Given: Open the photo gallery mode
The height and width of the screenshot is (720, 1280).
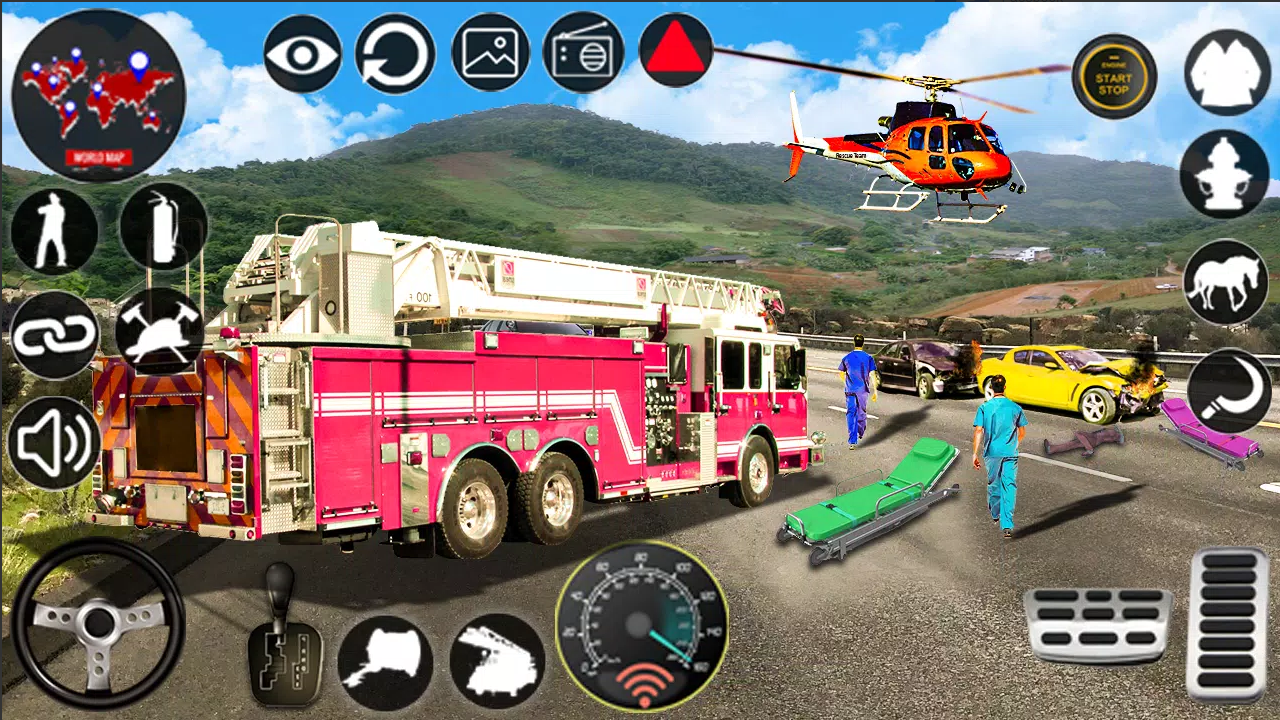Looking at the screenshot, I should point(489,52).
